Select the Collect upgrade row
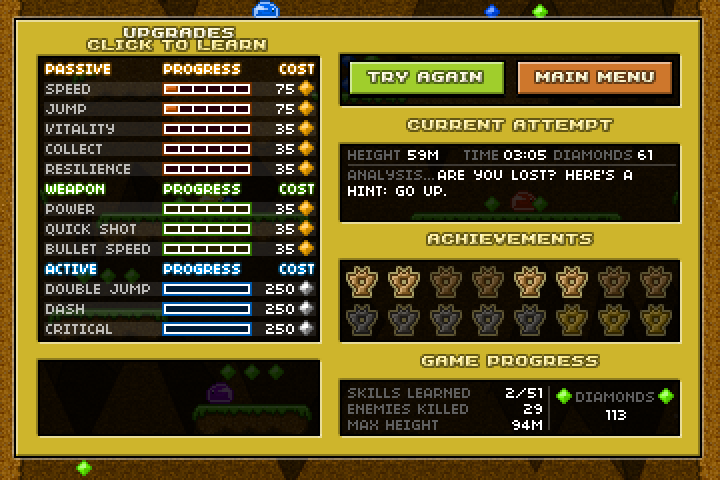720x480 pixels. (180, 149)
